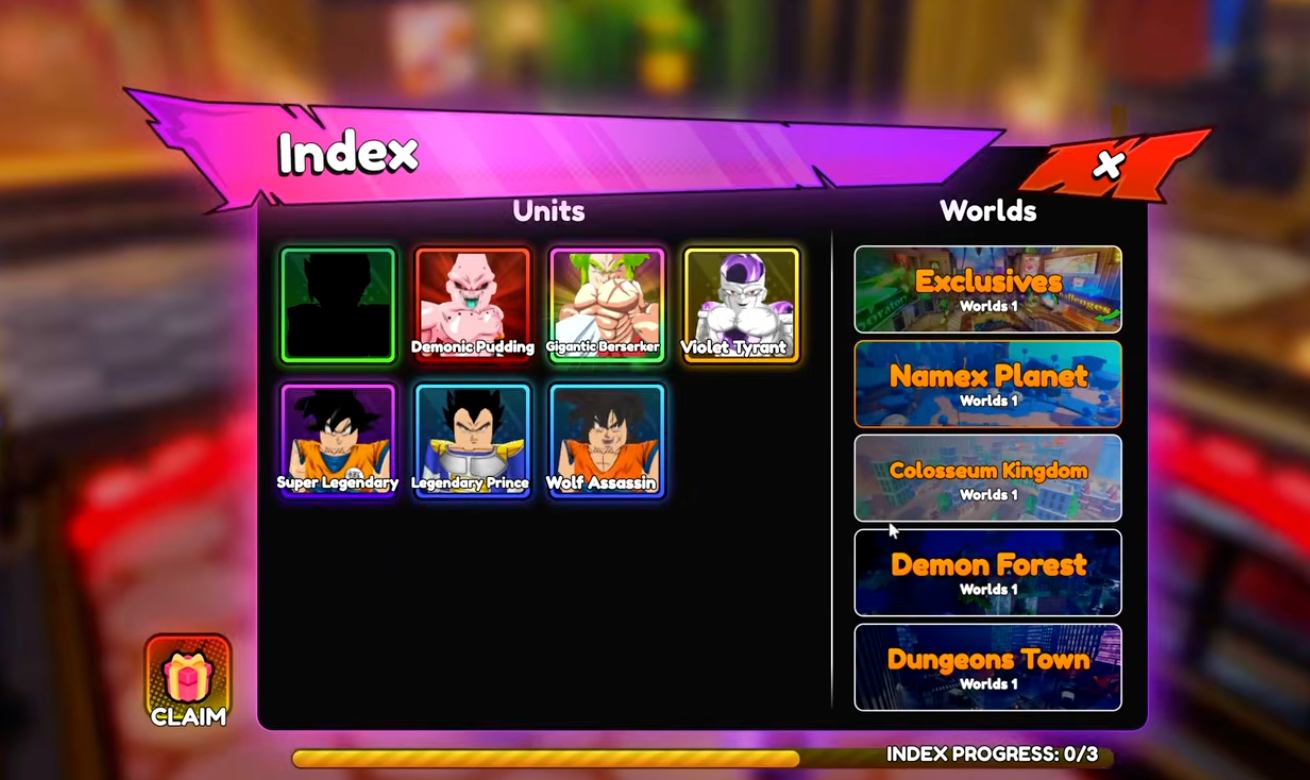Select the Exclusives world card
The image size is (1310, 780).
(x=987, y=289)
